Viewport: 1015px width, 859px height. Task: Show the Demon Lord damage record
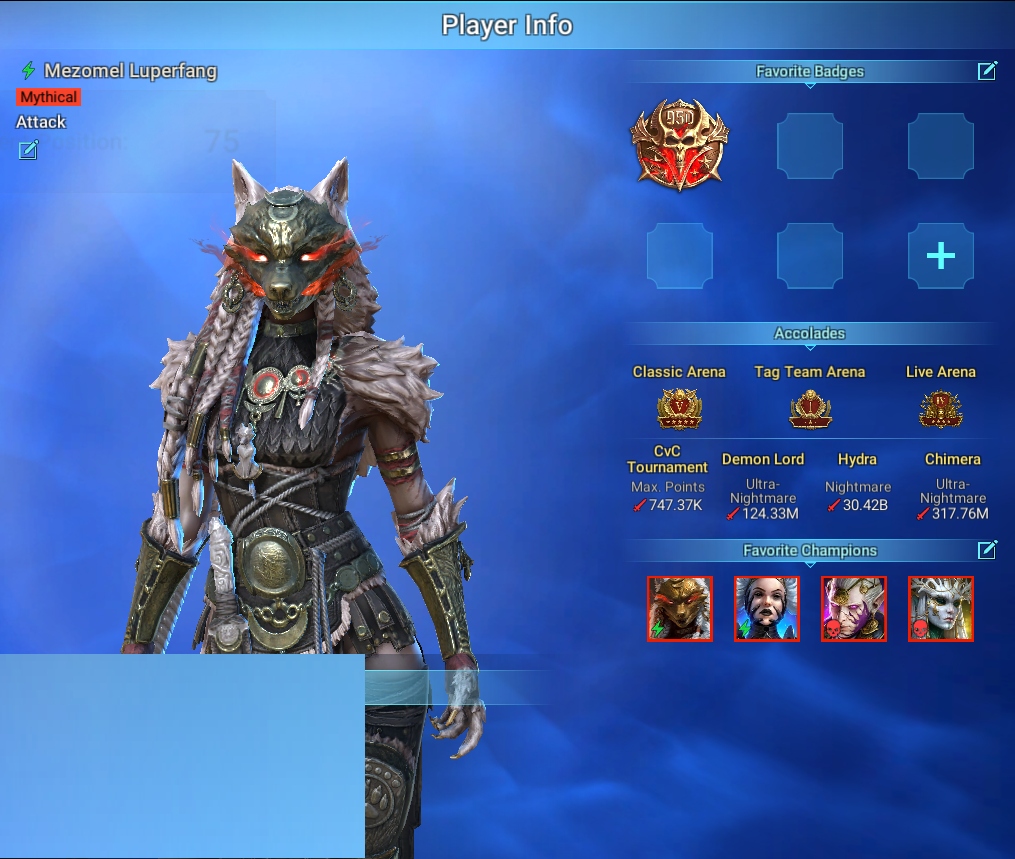pos(763,514)
